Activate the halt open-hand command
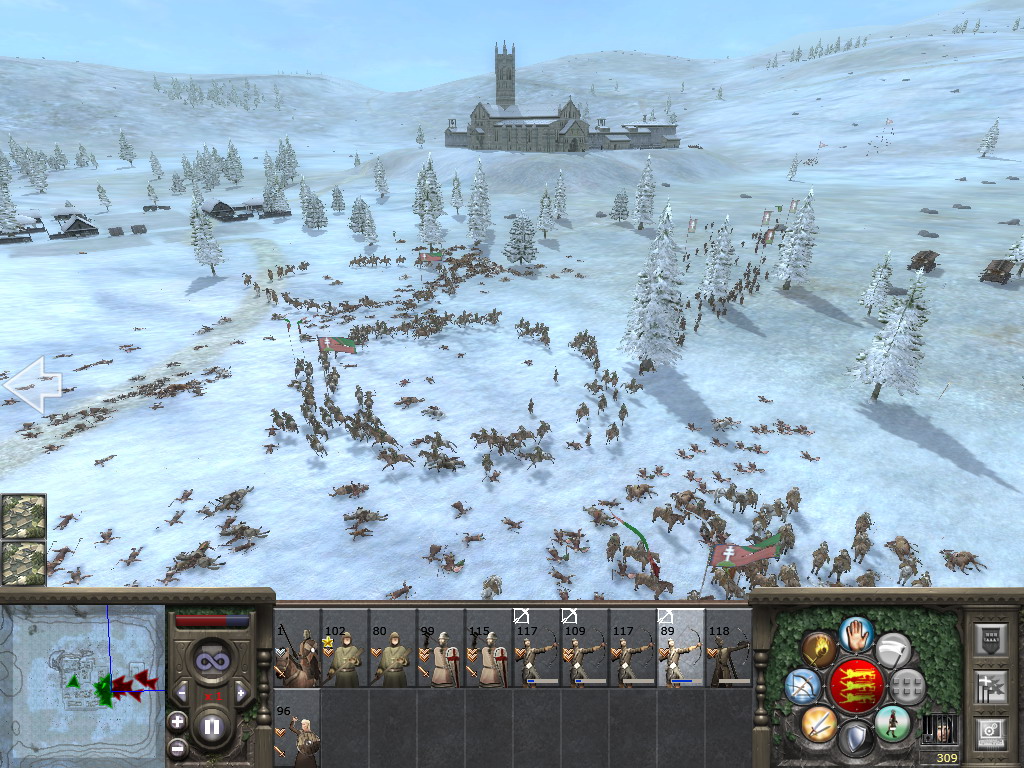The image size is (1024, 768). pos(857,633)
